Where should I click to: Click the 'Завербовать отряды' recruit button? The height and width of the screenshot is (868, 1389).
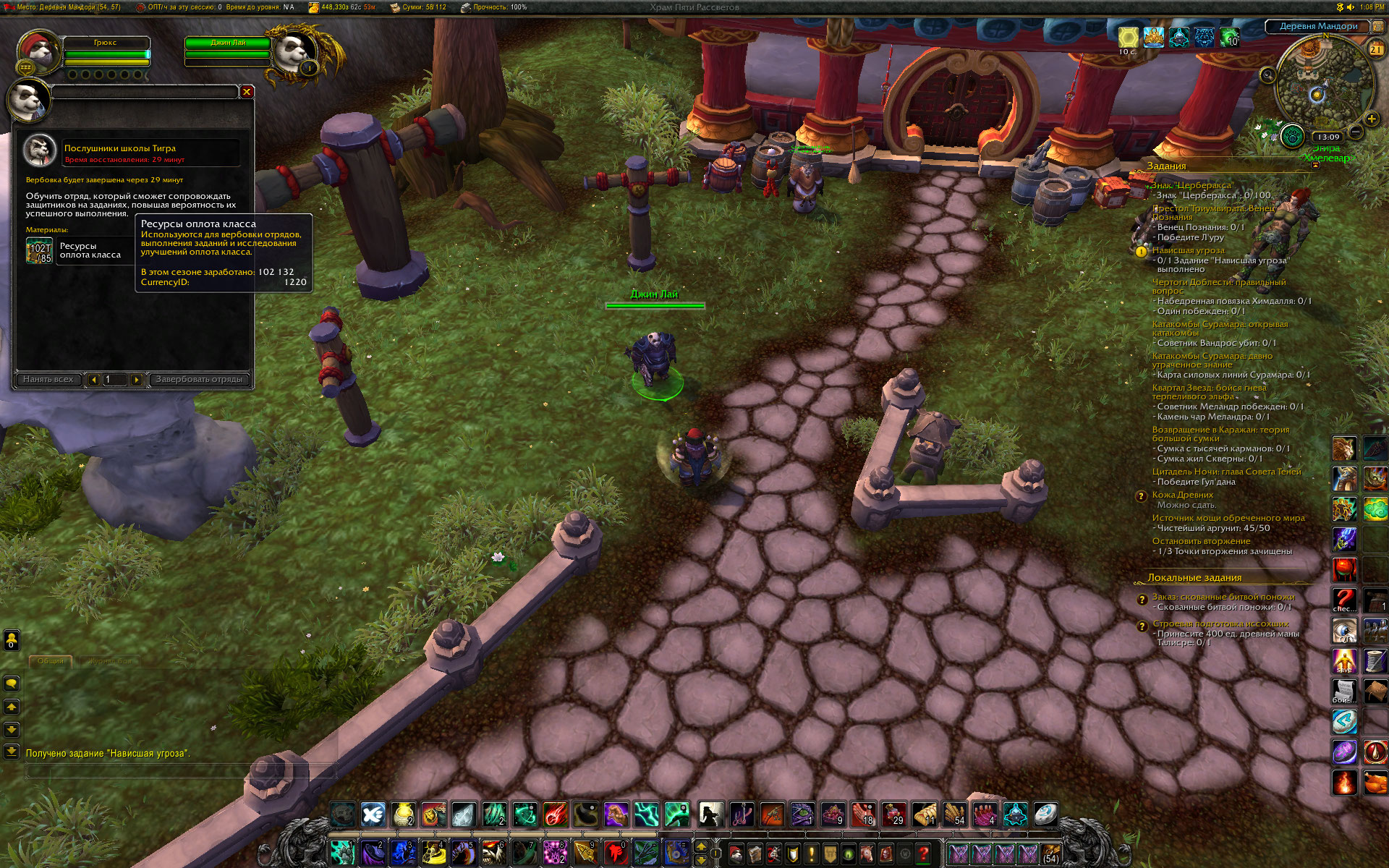click(199, 379)
